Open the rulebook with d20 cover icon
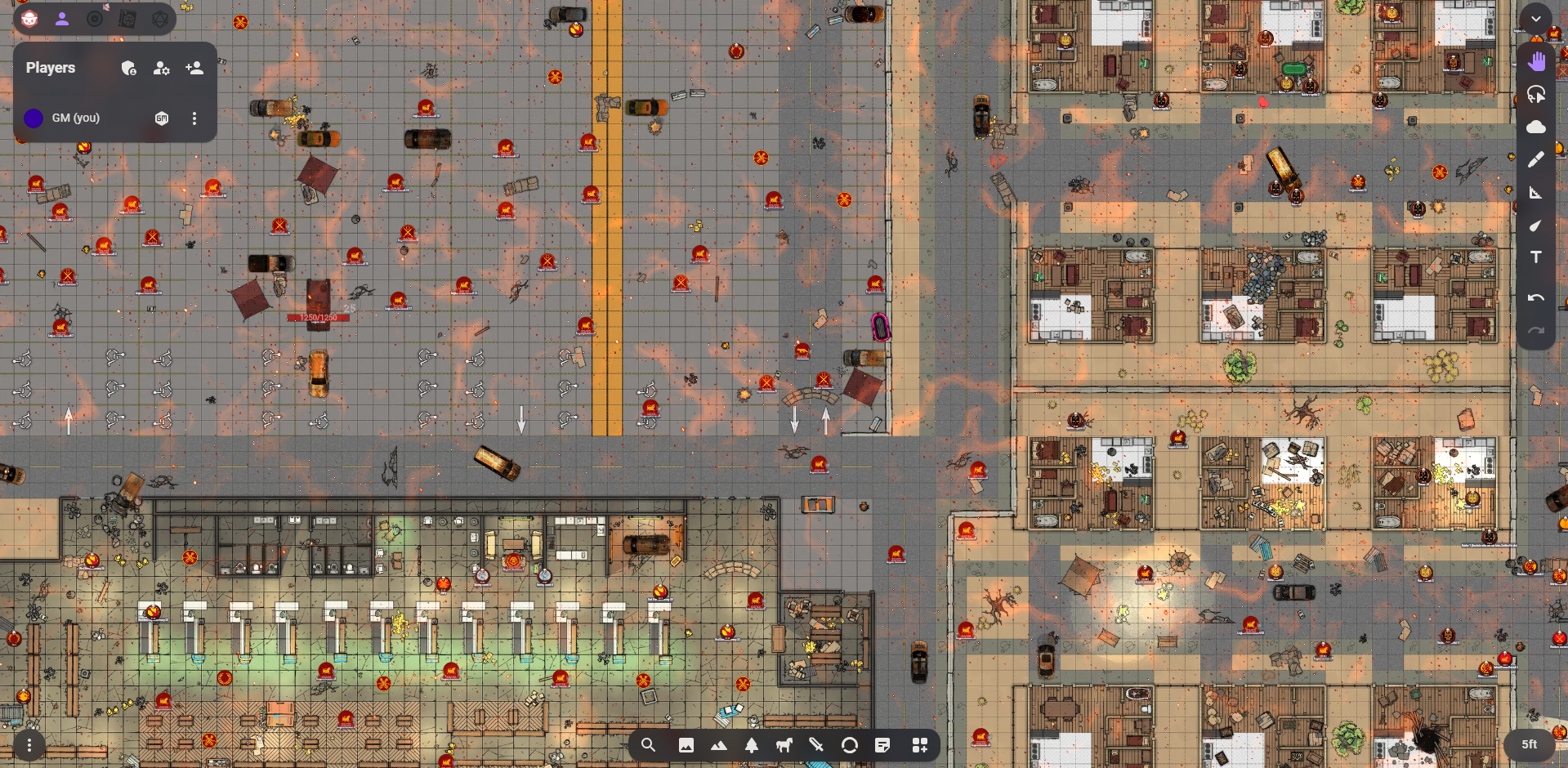The image size is (1568, 768). tap(127, 19)
